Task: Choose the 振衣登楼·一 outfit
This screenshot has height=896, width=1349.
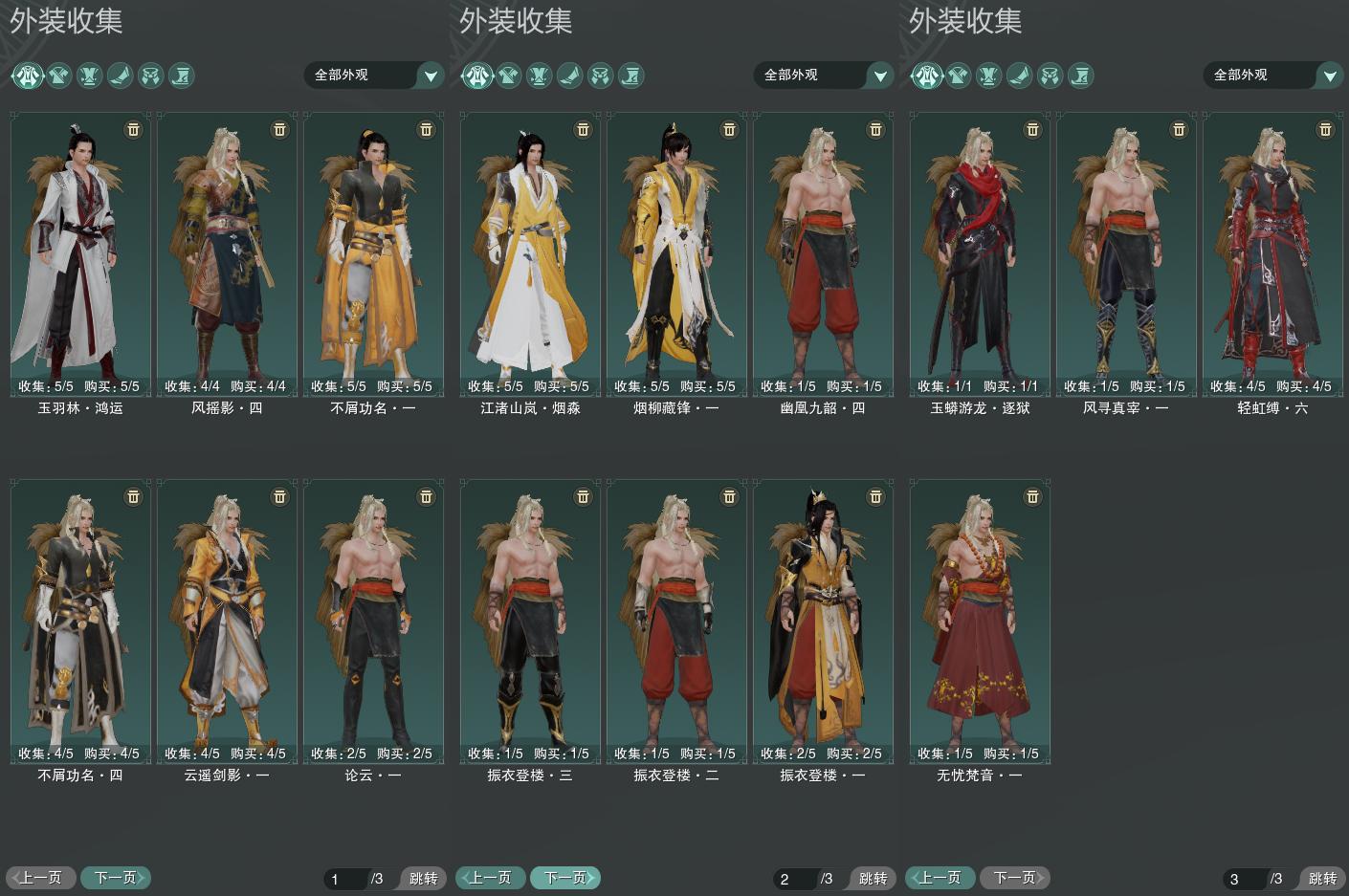Action: (x=823, y=621)
